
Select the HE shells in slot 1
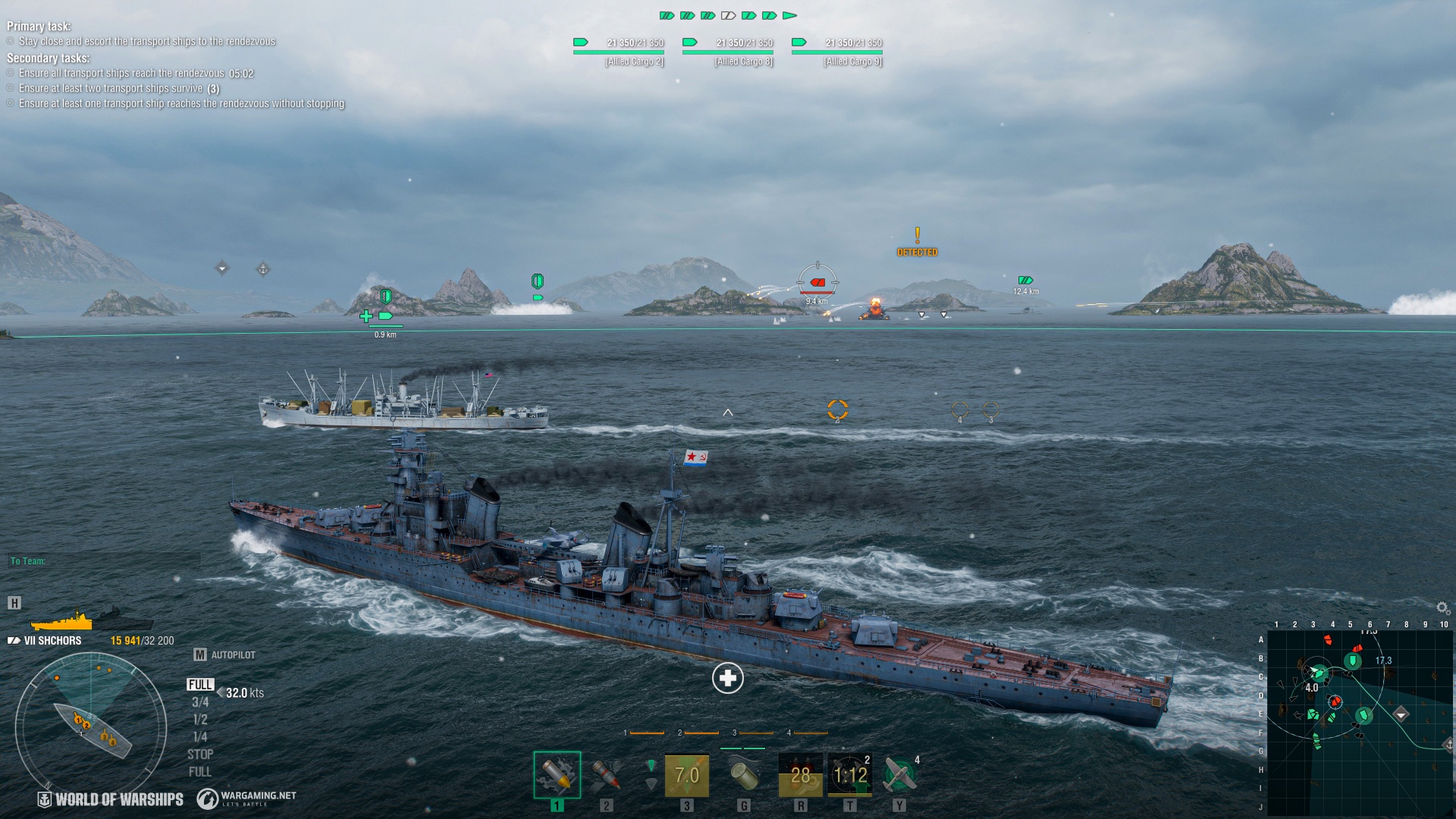click(x=556, y=775)
